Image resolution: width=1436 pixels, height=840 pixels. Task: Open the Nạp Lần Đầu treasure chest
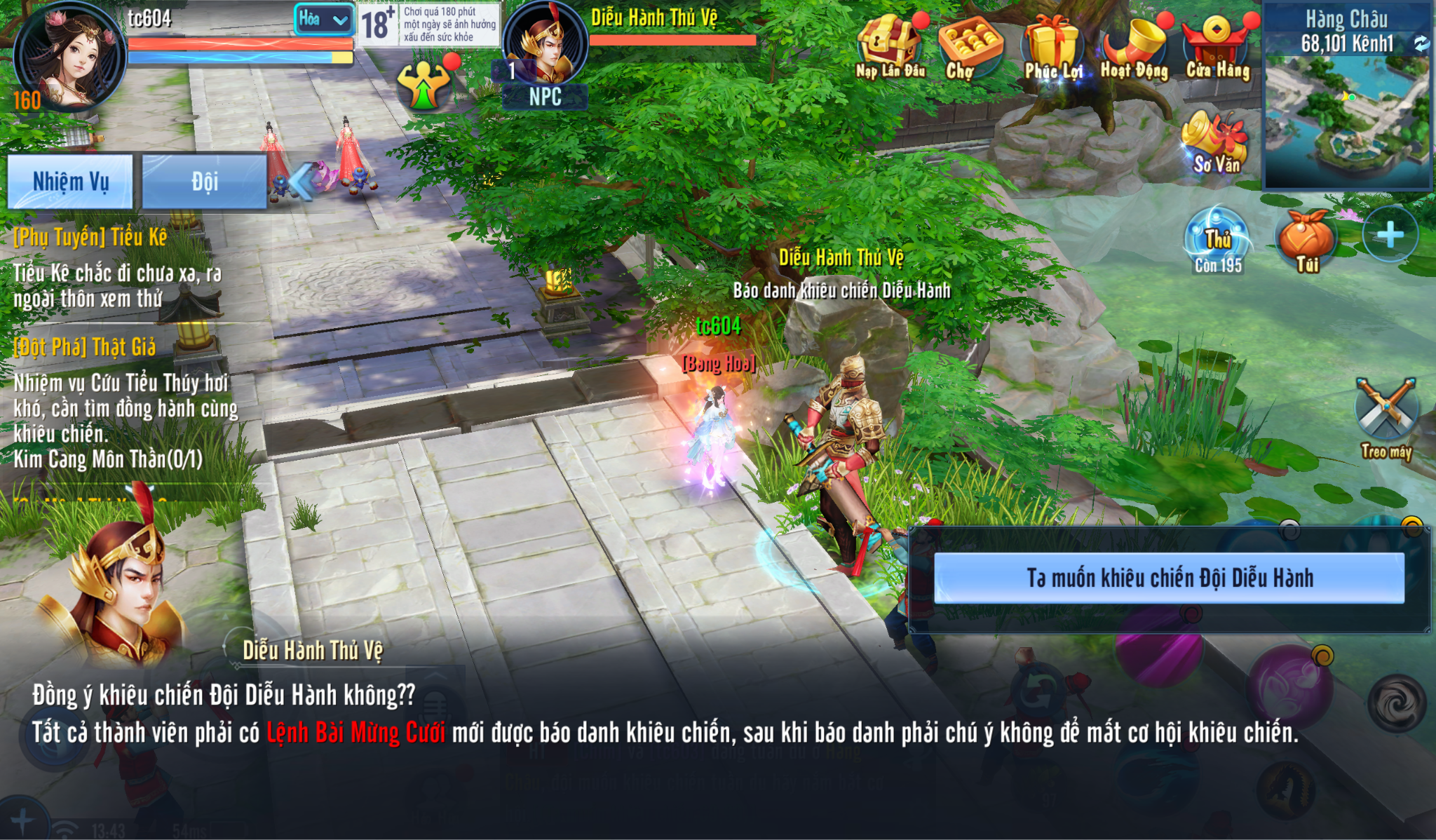pos(889,46)
